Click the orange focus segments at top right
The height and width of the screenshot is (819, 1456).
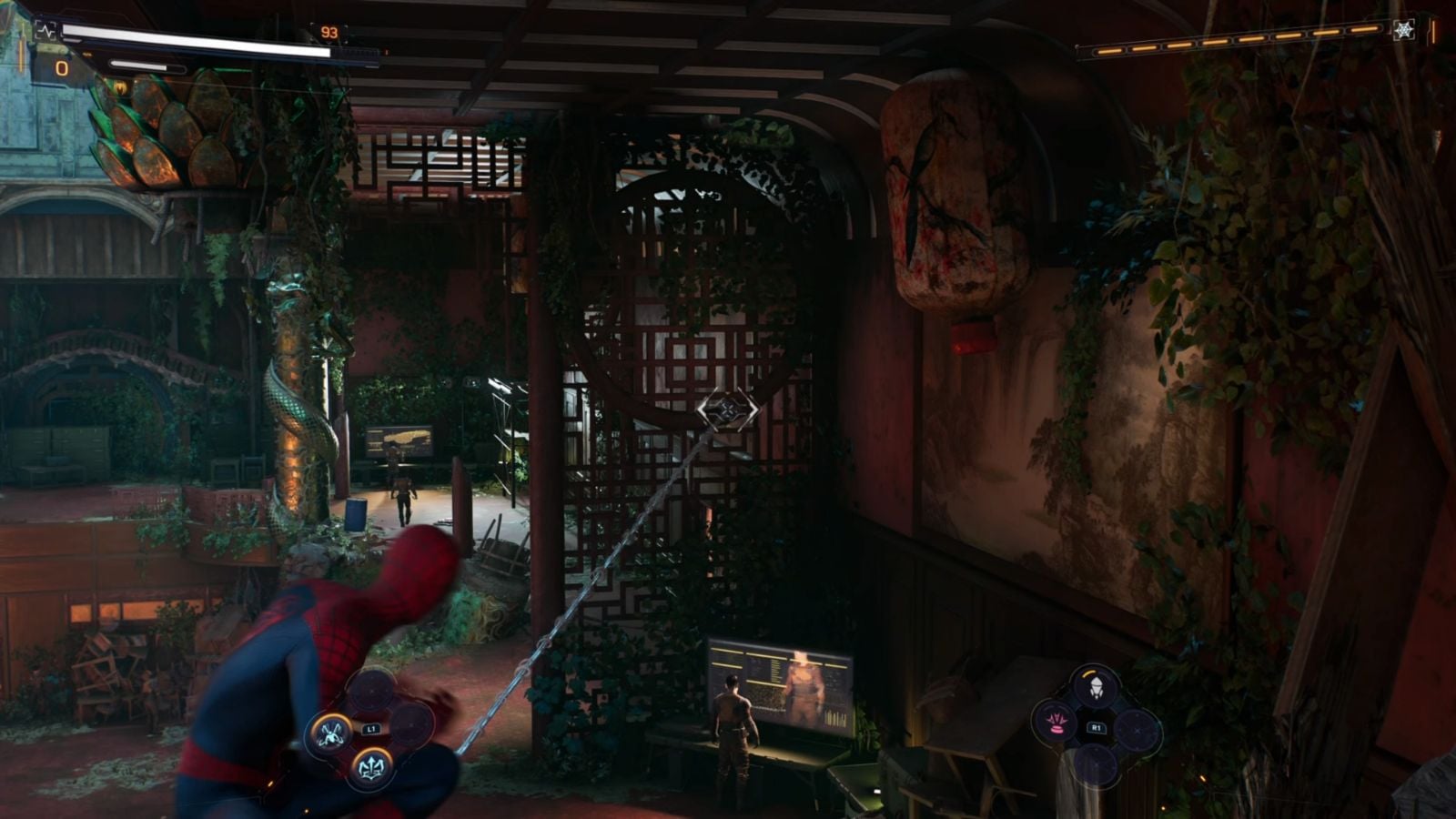tap(1228, 40)
